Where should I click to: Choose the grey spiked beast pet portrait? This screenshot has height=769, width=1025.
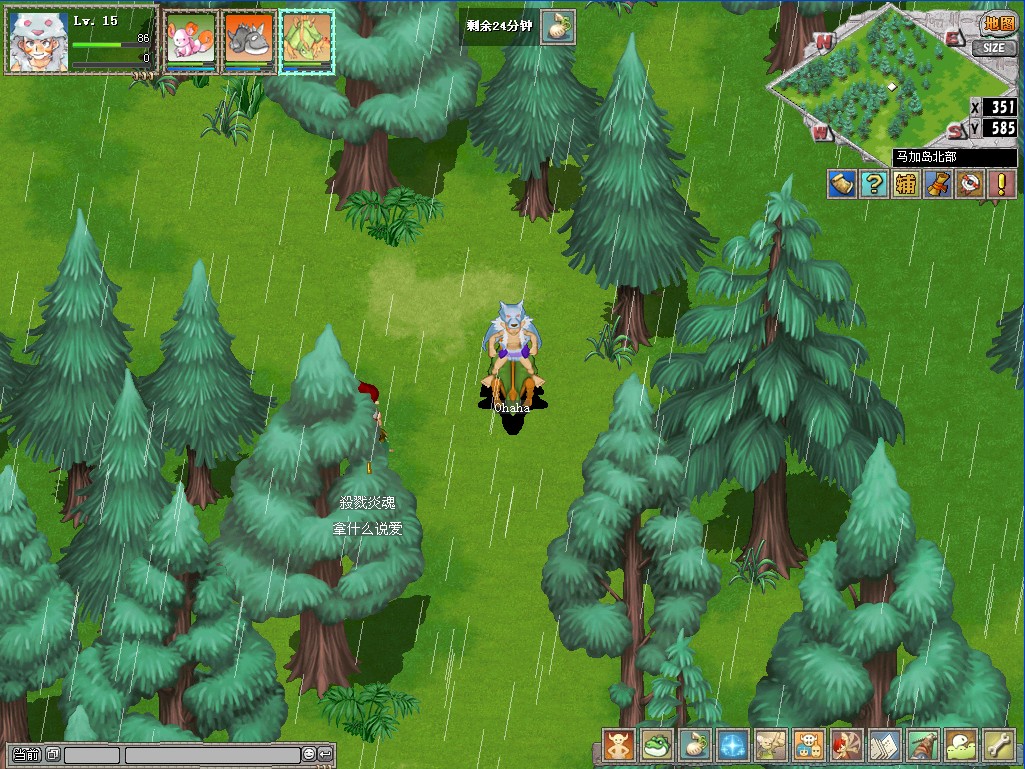[248, 41]
